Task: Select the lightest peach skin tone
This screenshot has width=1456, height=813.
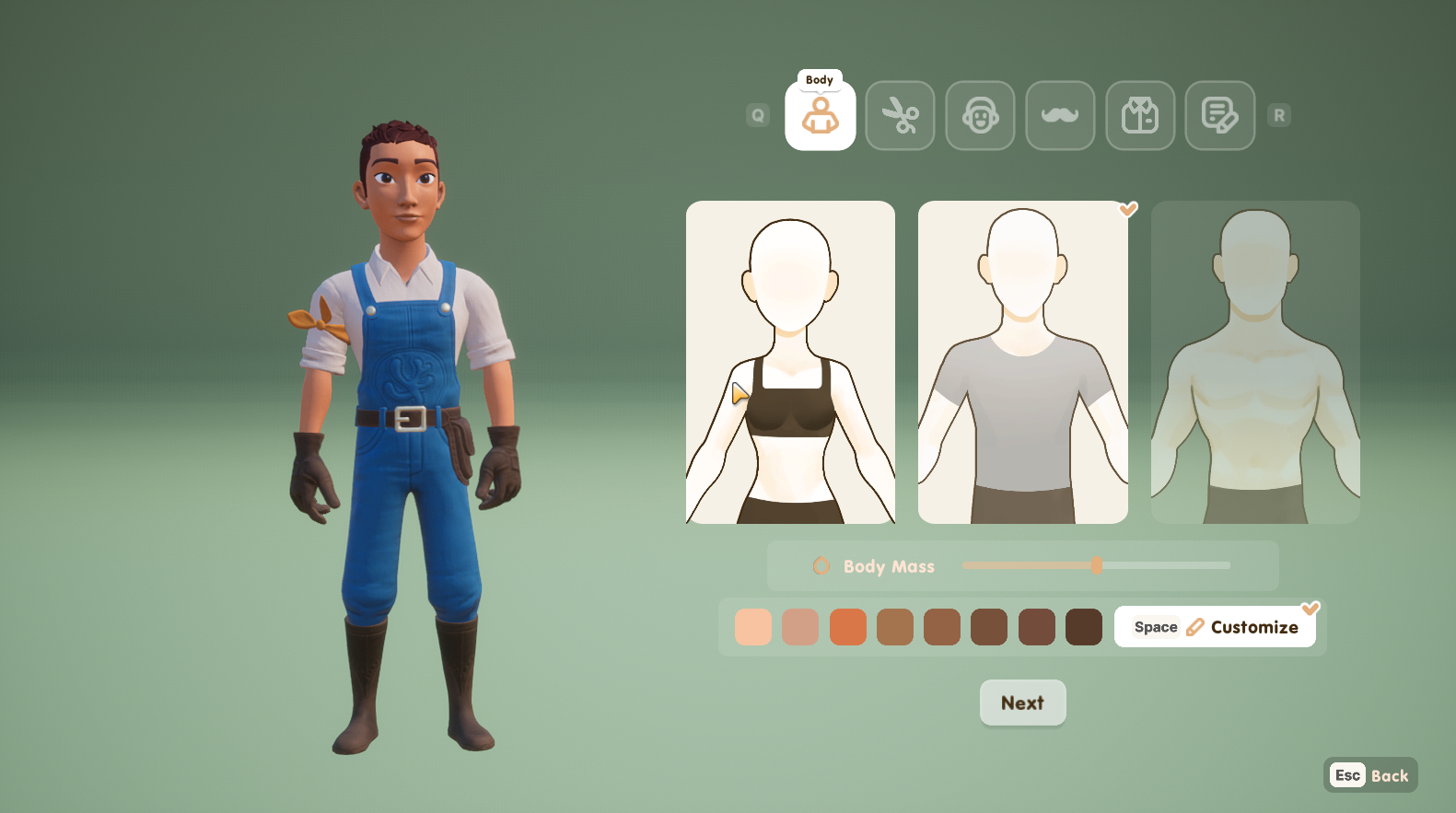Action: [753, 627]
